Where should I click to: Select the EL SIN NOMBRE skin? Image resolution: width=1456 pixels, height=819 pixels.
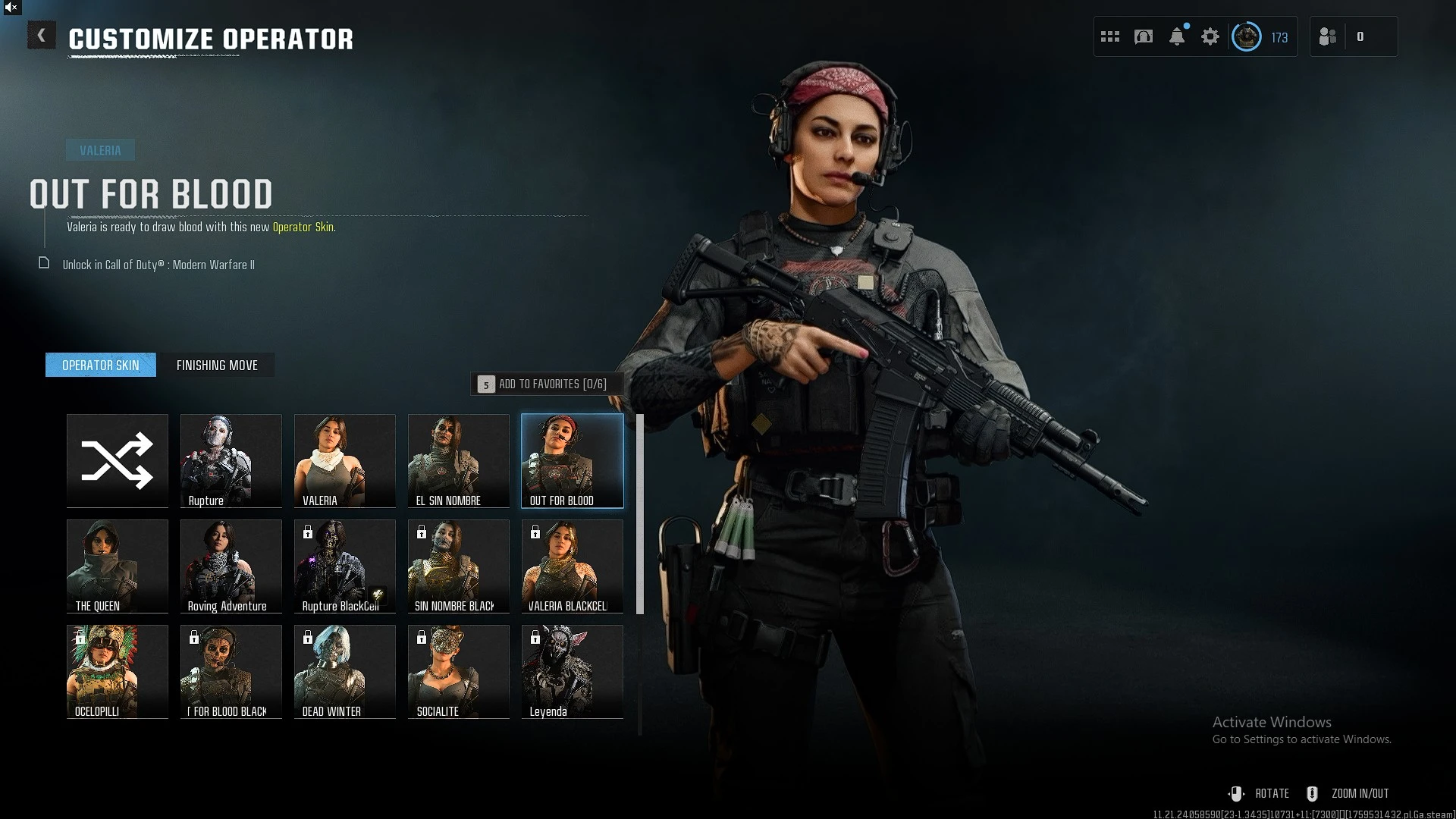[x=459, y=460]
